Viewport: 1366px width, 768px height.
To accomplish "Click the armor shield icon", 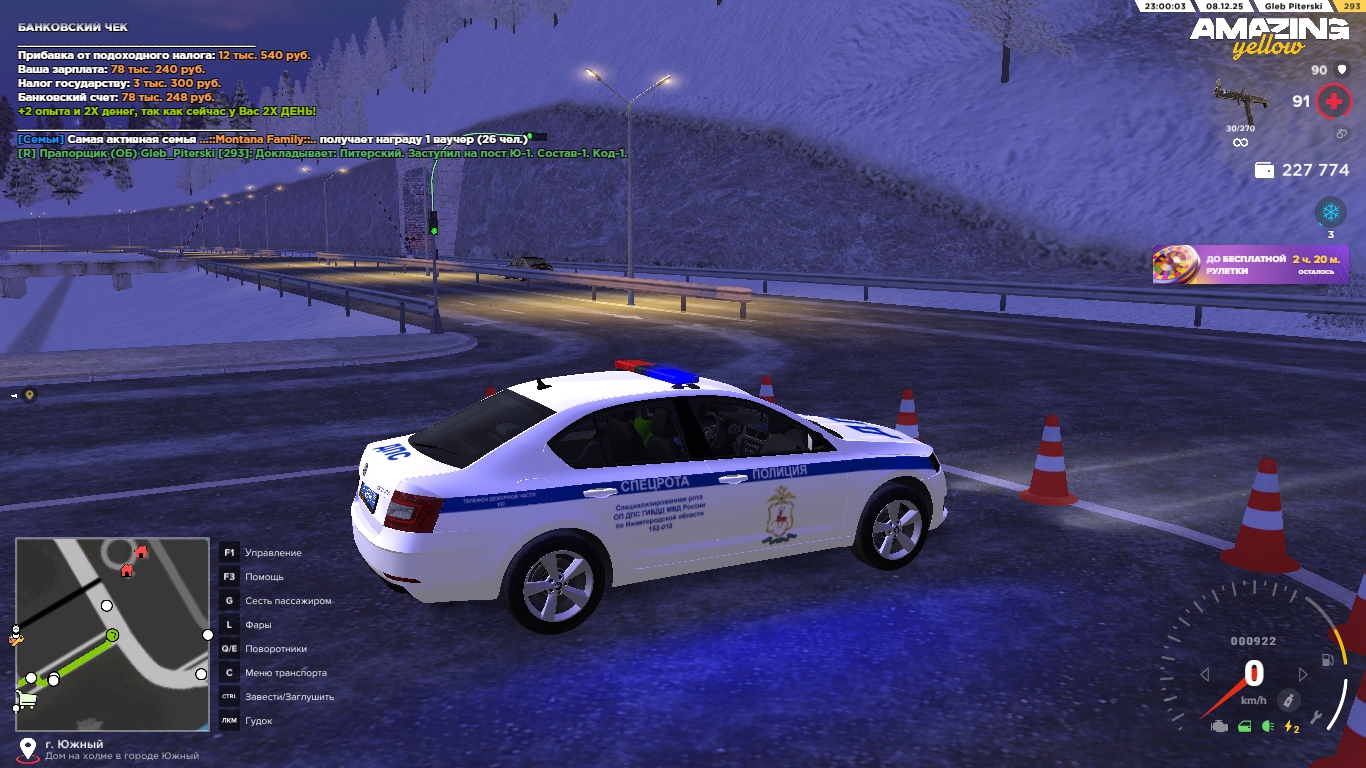I will click(1342, 70).
